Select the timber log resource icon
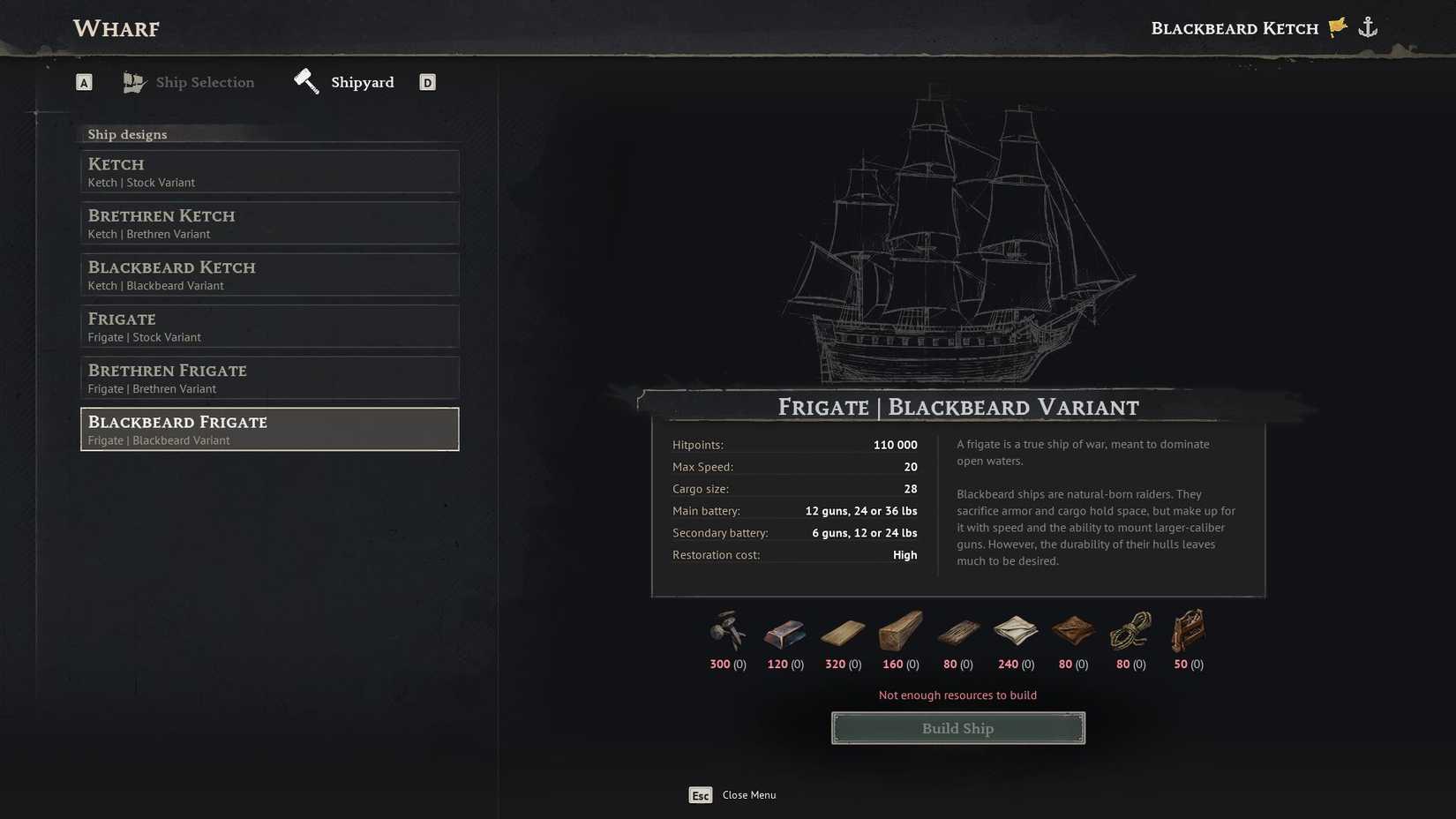 [898, 631]
